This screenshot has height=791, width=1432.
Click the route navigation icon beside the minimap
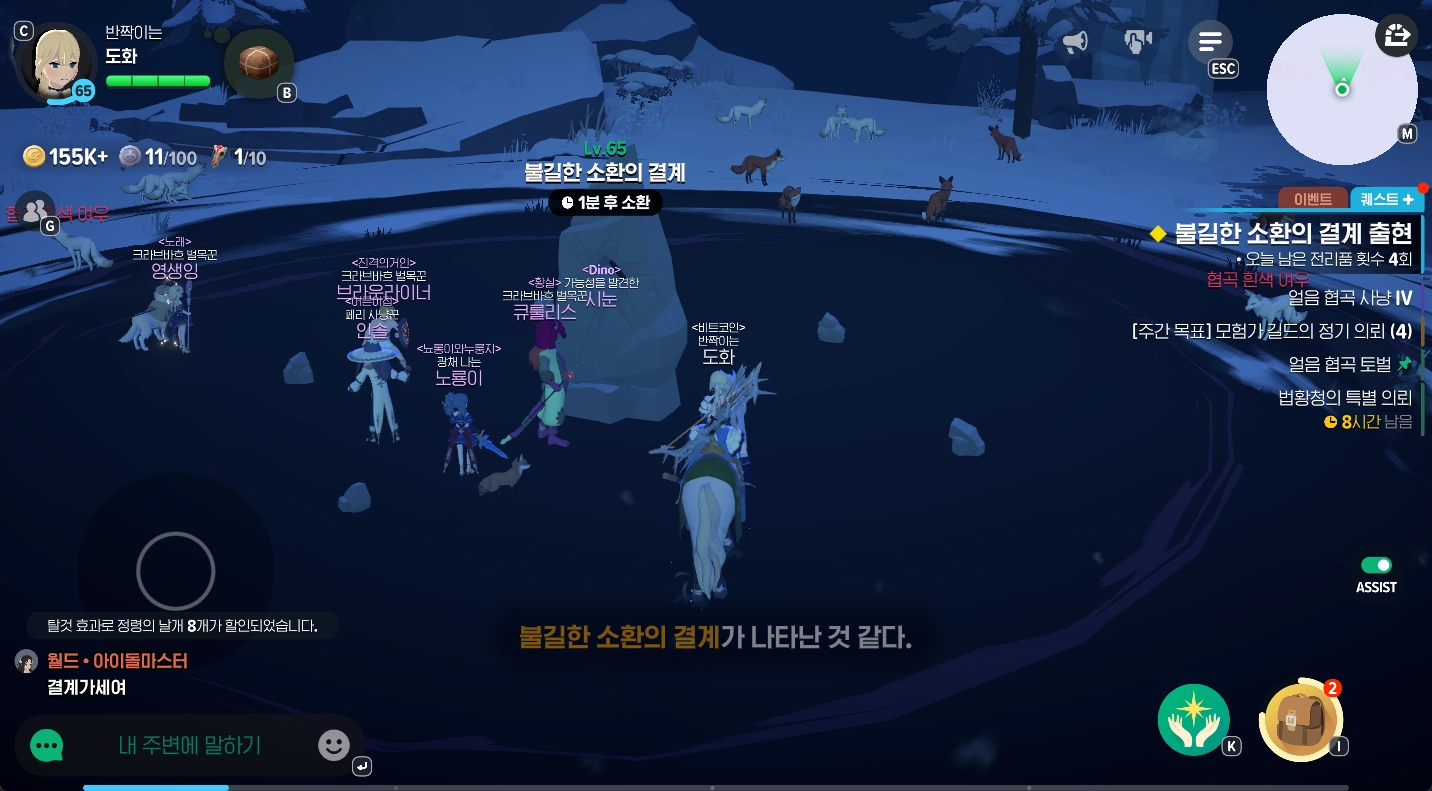(x=1396, y=36)
